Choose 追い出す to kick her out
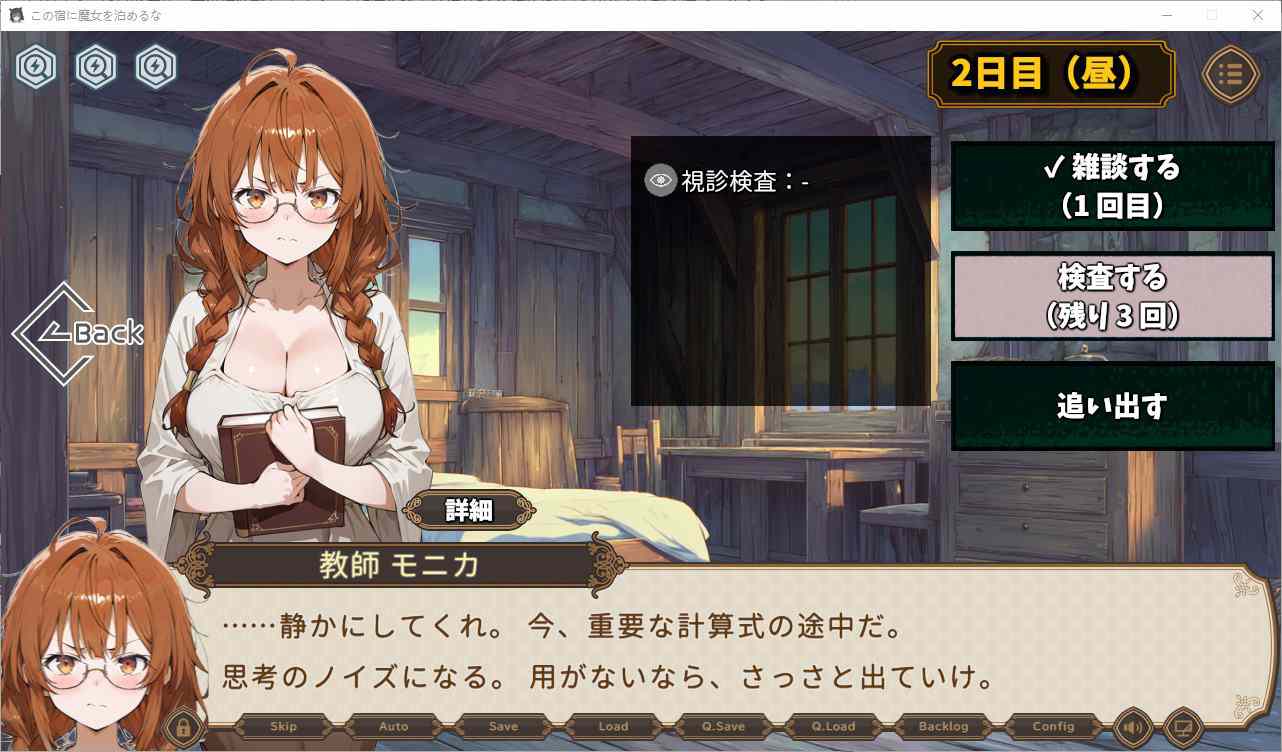1282x752 pixels. [x=1111, y=406]
